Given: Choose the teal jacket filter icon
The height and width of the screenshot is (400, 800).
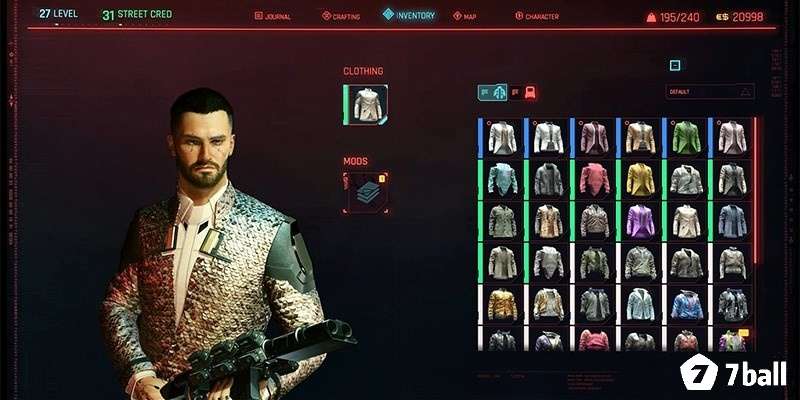Looking at the screenshot, I should pos(497,92).
